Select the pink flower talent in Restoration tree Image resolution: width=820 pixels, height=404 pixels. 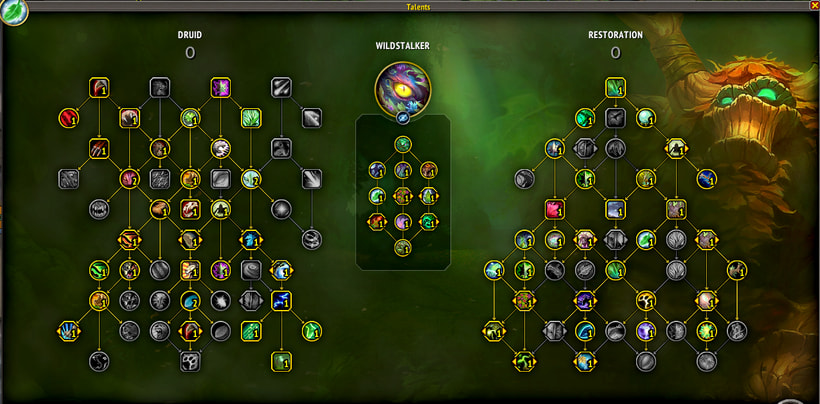[x=555, y=209]
